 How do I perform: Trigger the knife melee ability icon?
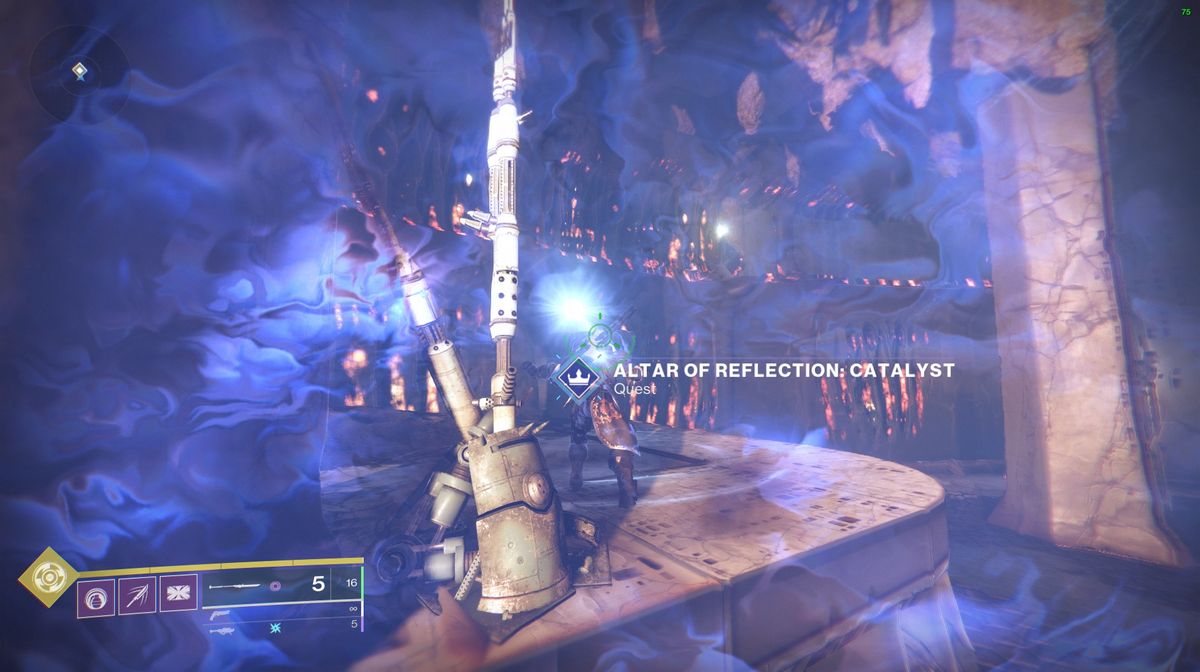(135, 597)
